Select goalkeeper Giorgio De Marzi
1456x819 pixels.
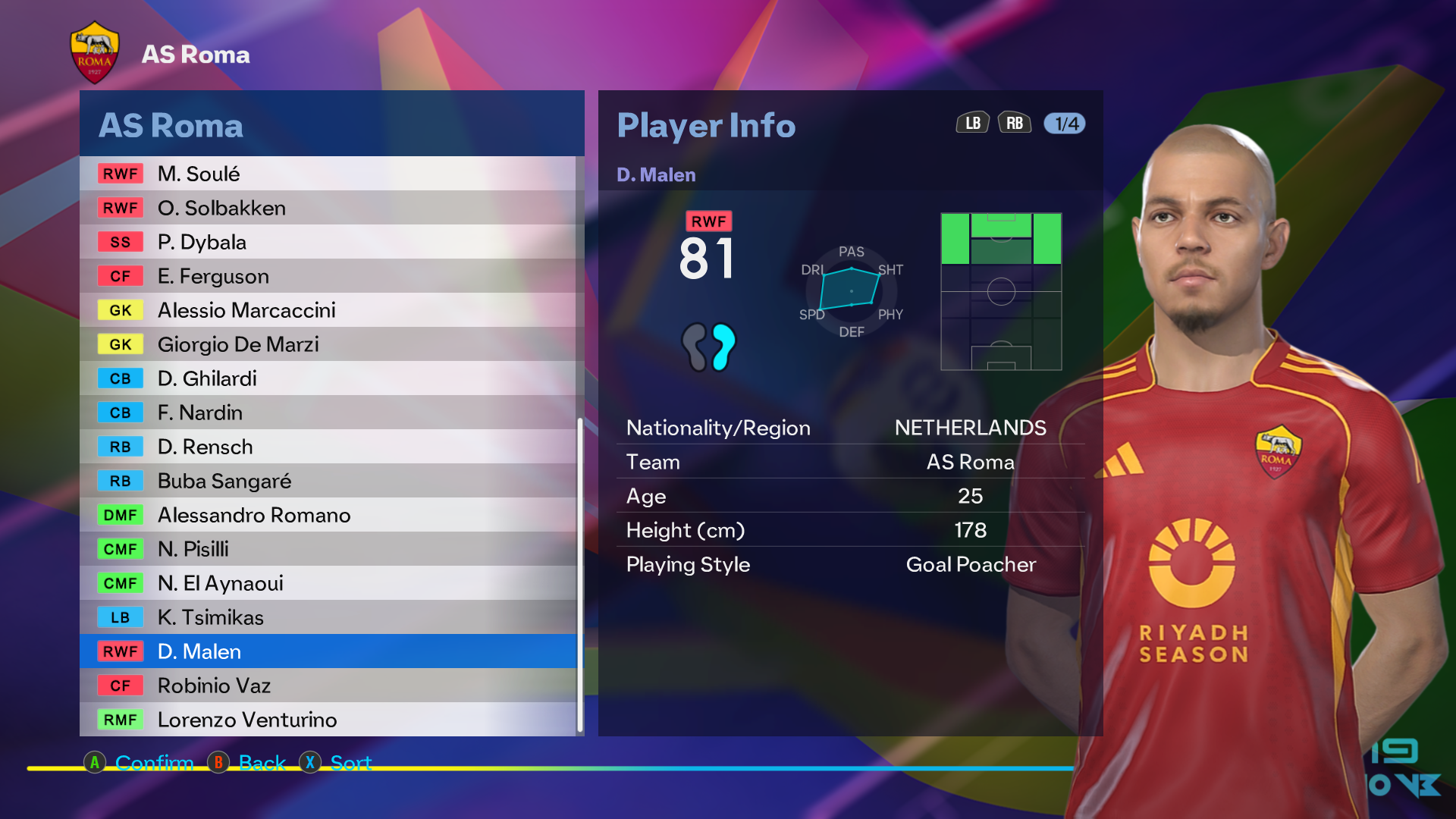[328, 344]
